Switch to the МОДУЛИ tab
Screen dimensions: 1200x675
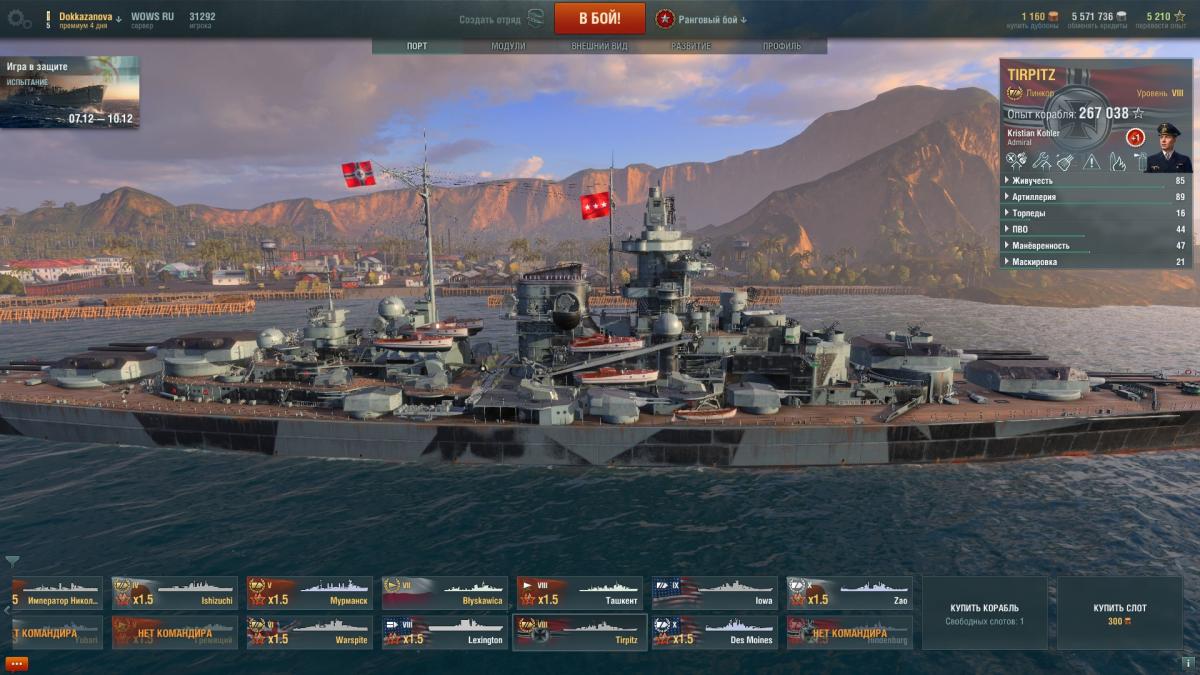508,46
